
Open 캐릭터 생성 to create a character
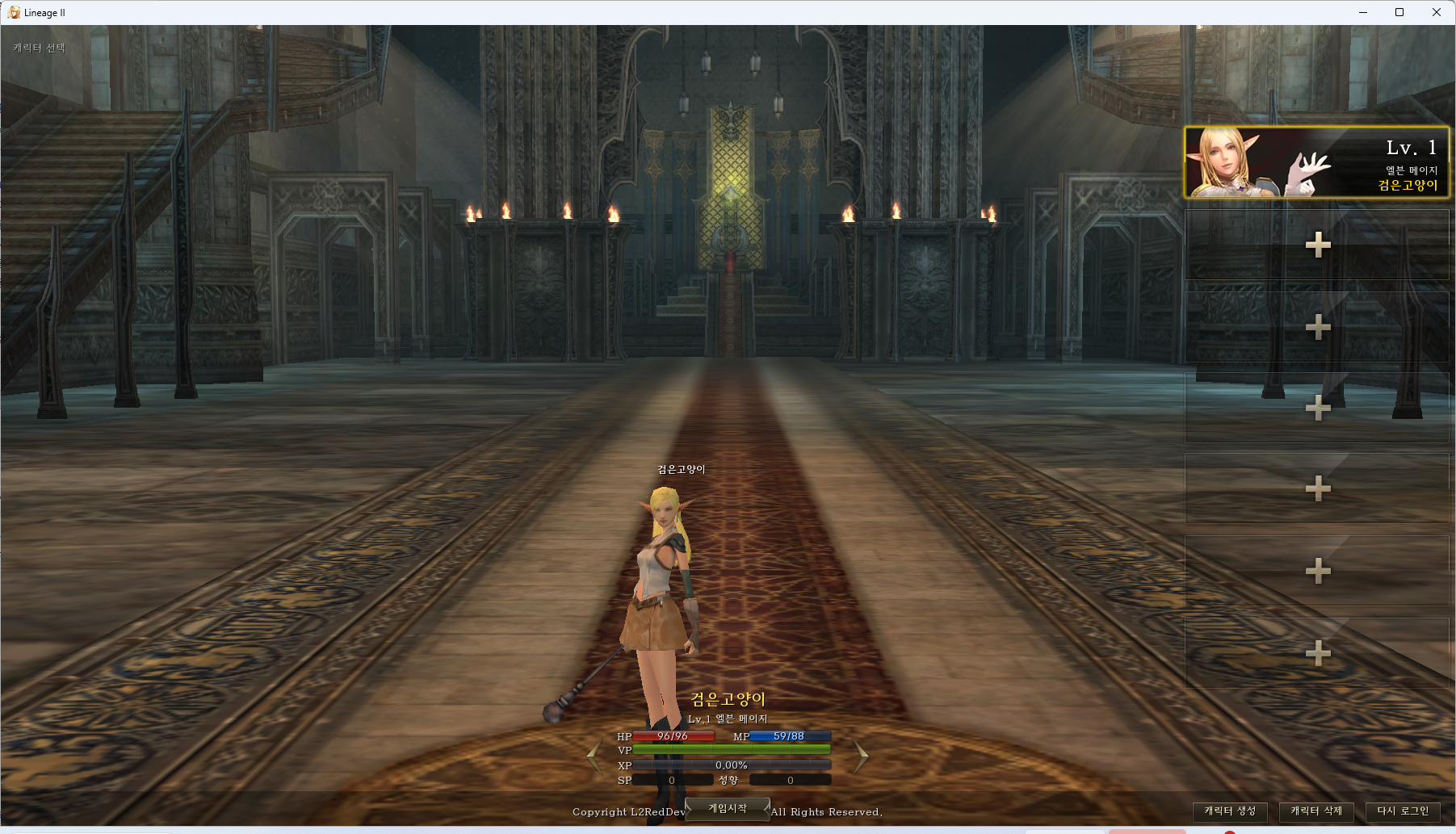coord(1230,811)
